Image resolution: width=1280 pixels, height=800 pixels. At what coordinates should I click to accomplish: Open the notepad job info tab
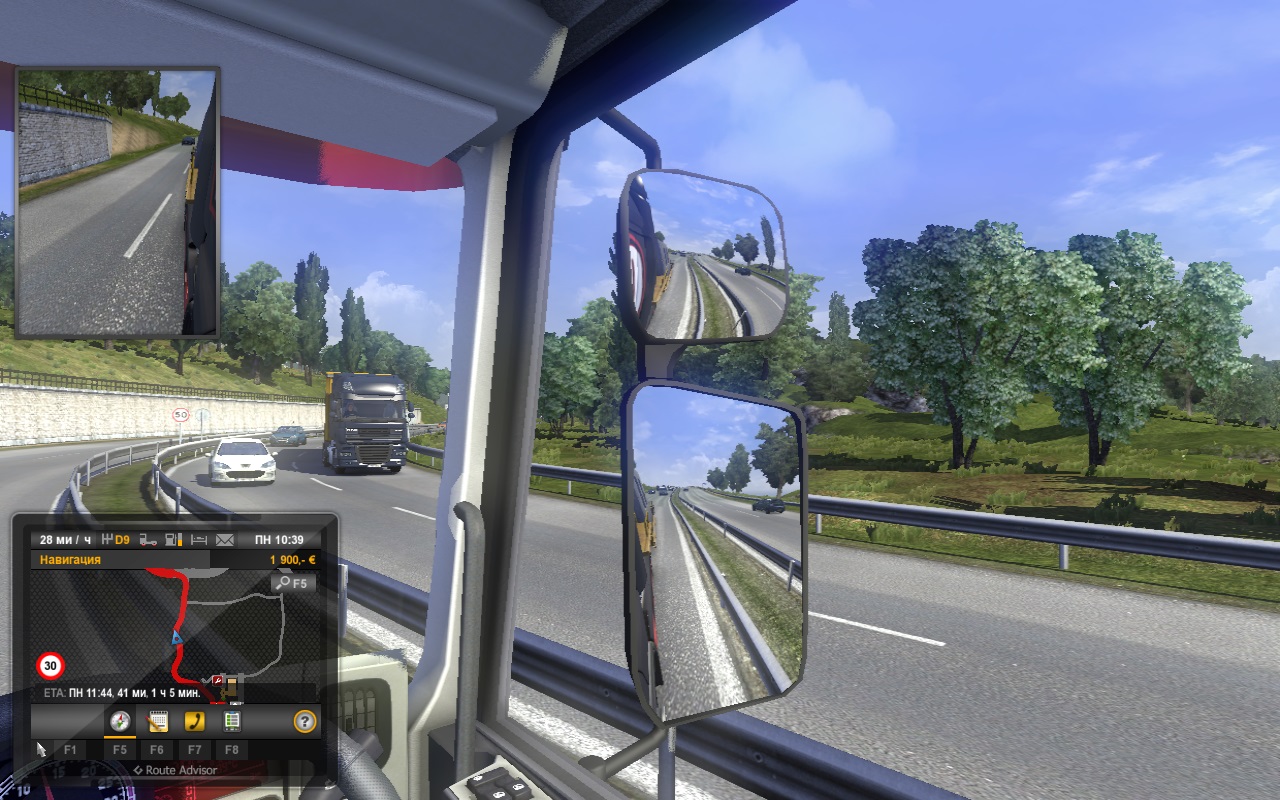pos(157,721)
